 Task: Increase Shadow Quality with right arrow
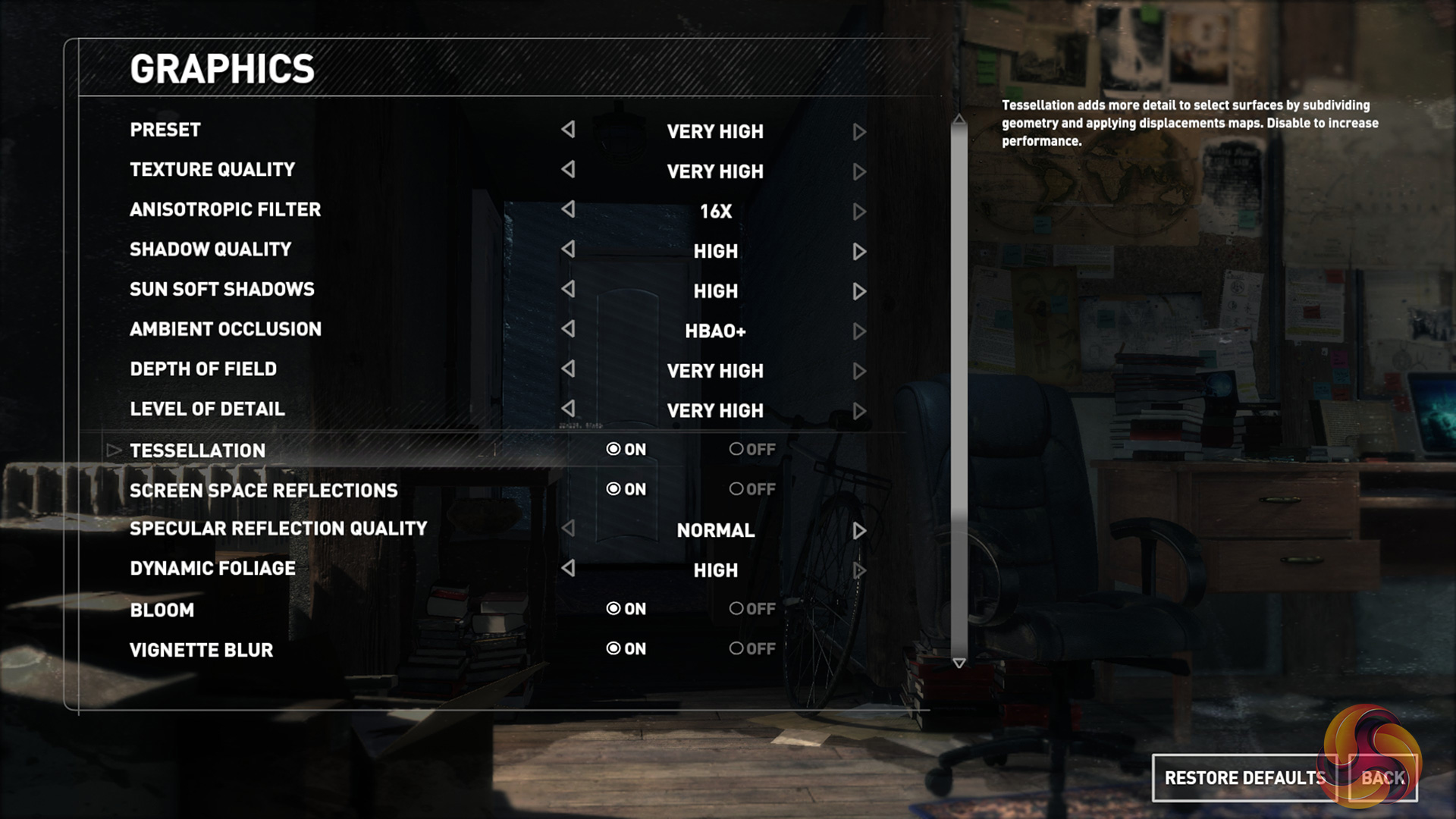[859, 252]
